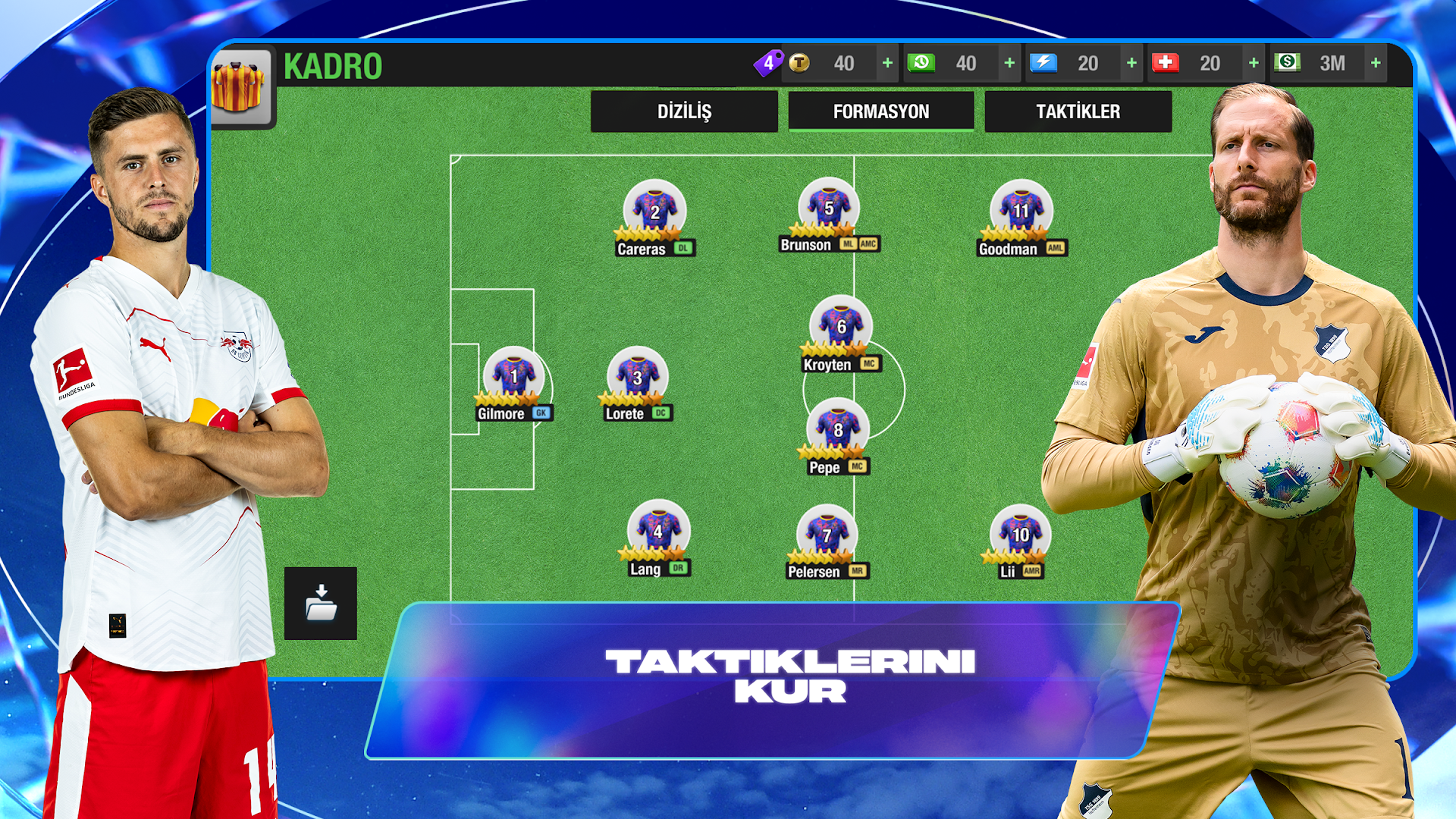Click the cash money icon showing 3M

click(1287, 64)
